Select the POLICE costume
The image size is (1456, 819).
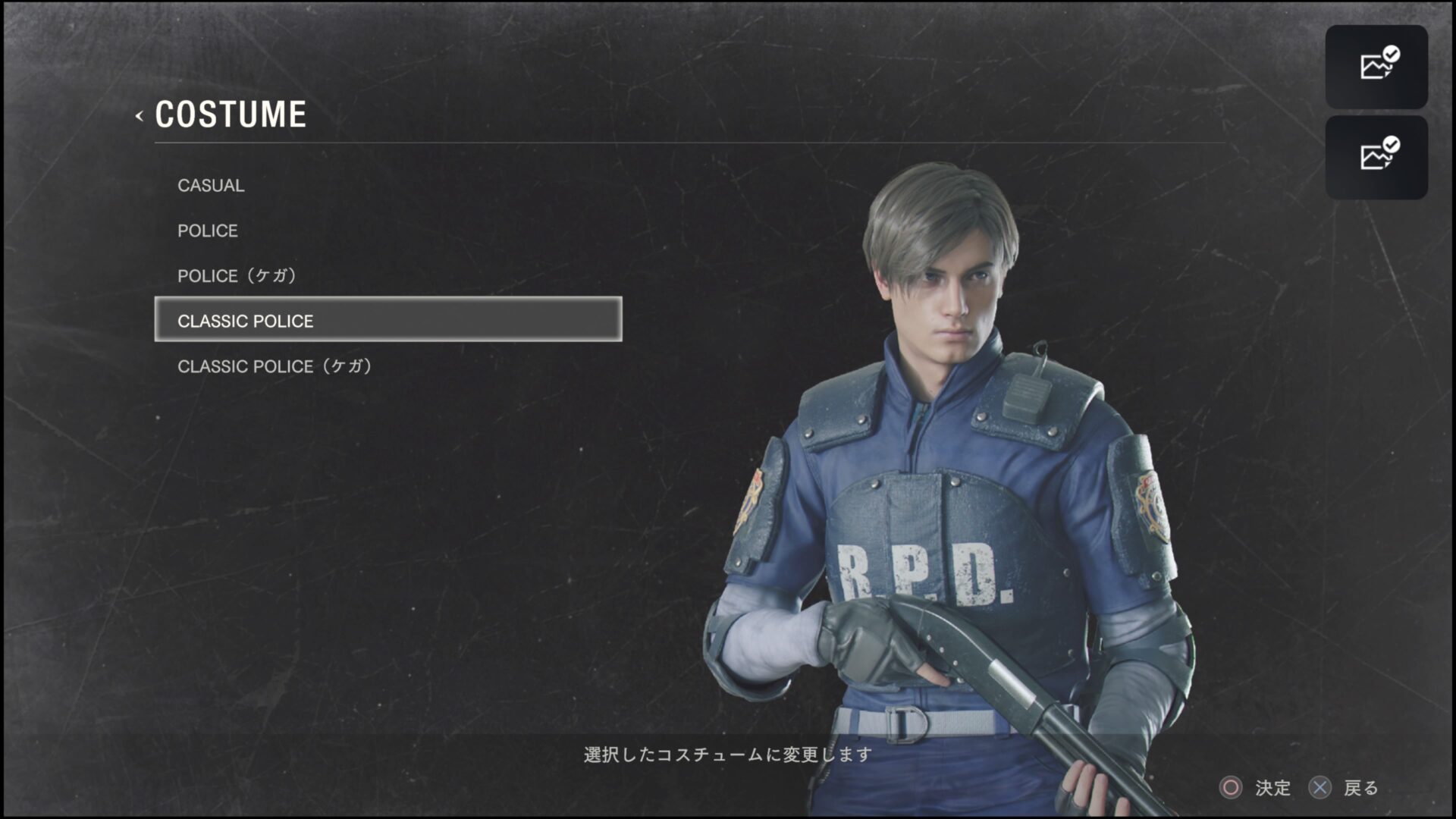207,231
